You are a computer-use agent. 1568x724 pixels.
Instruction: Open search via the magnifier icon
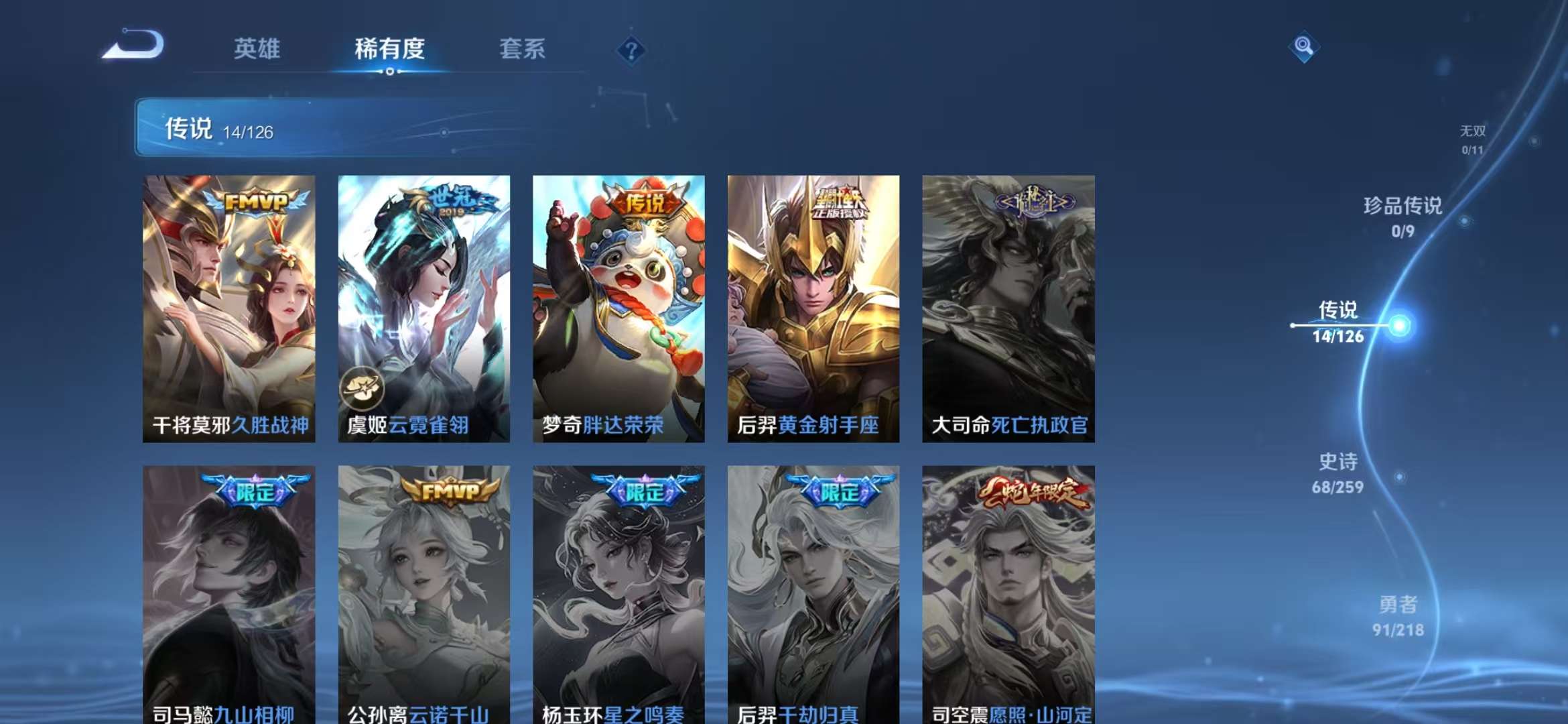pyautogui.click(x=1305, y=47)
